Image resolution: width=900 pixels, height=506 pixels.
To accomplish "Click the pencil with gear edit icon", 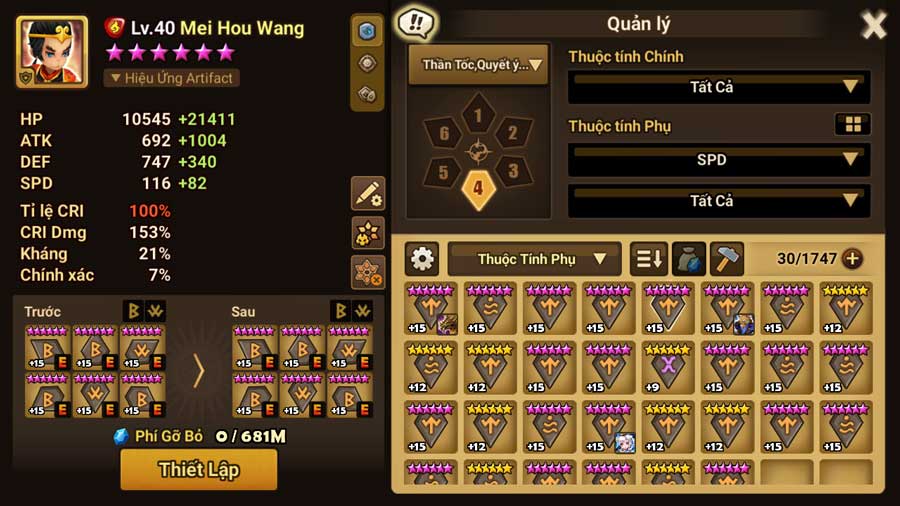I will click(368, 194).
